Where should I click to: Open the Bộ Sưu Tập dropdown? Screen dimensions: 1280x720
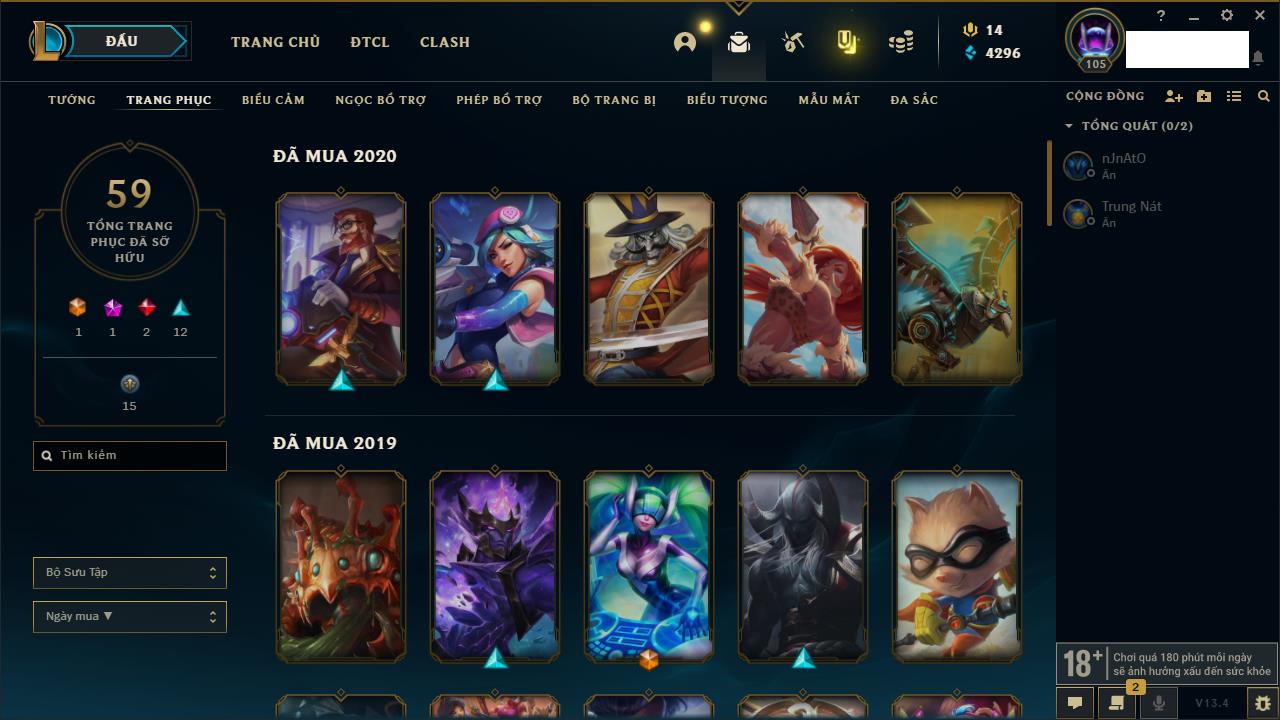[130, 573]
